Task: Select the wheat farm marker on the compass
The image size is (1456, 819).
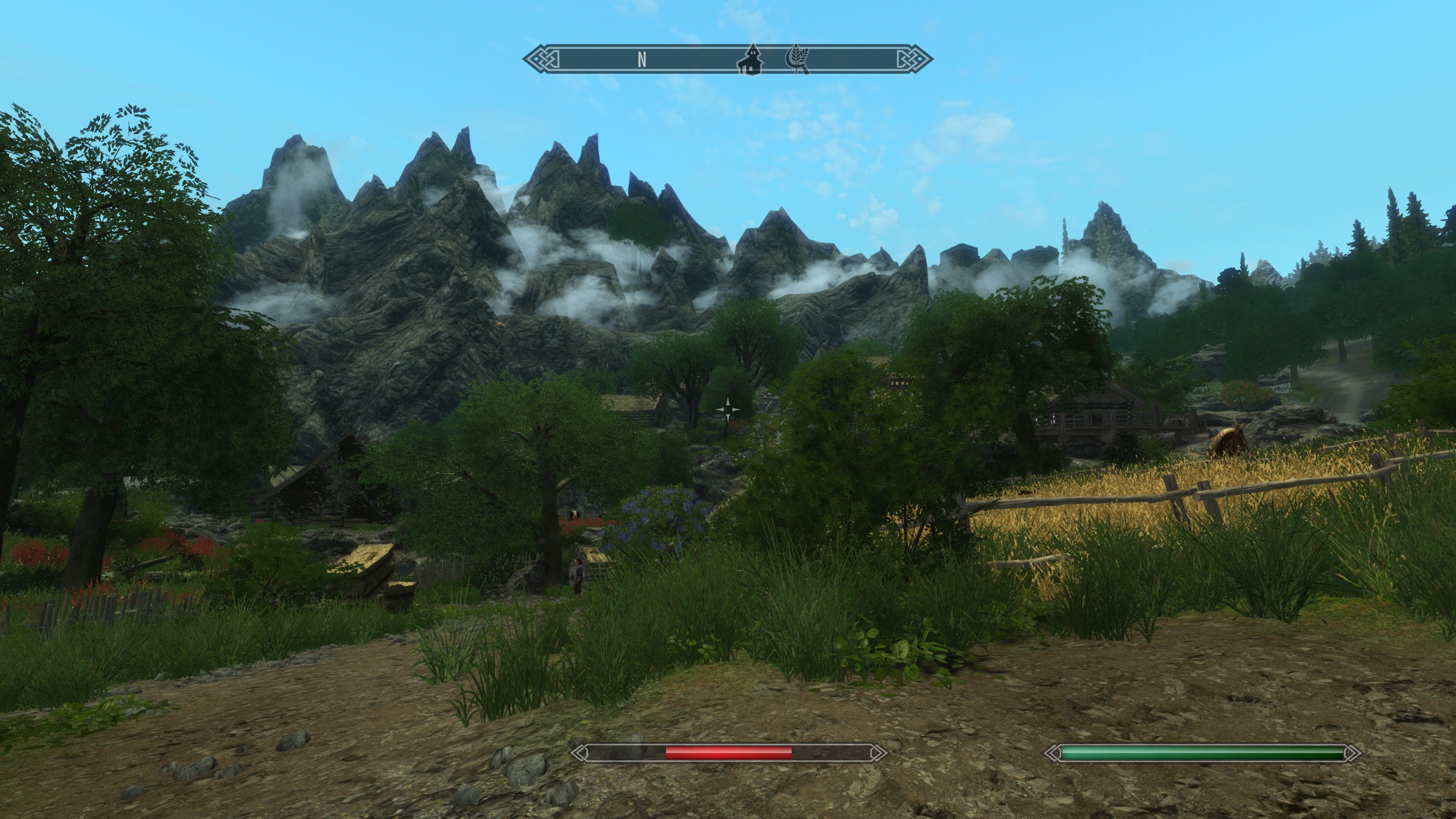Action: coord(797,60)
